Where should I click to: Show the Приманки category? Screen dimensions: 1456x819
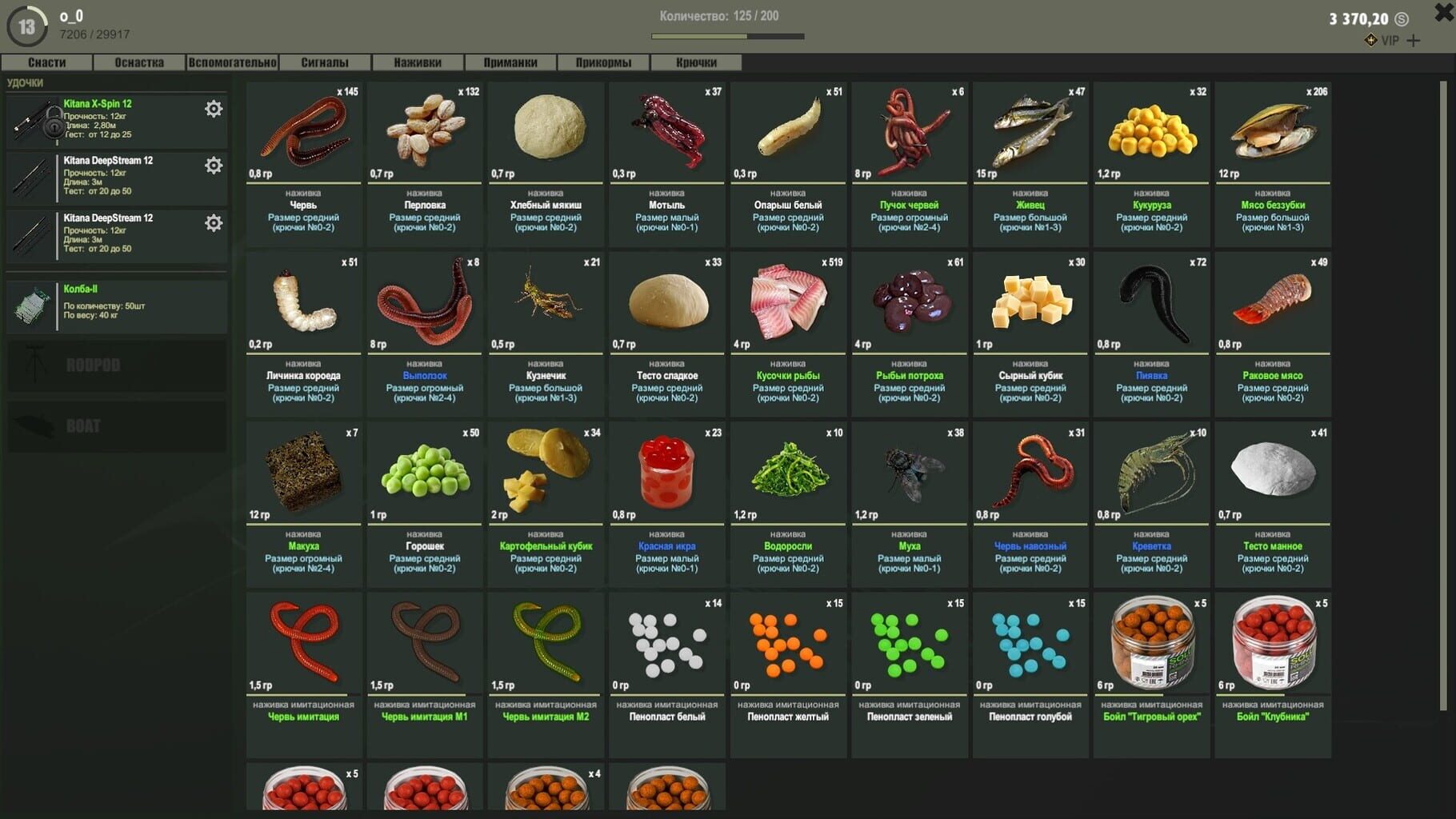[x=510, y=62]
